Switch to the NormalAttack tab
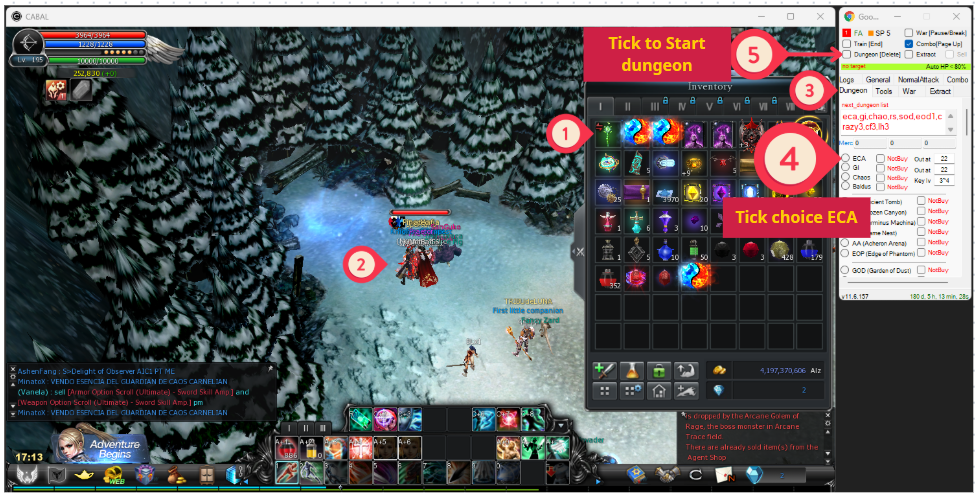This screenshot has height=496, width=977. click(x=917, y=79)
